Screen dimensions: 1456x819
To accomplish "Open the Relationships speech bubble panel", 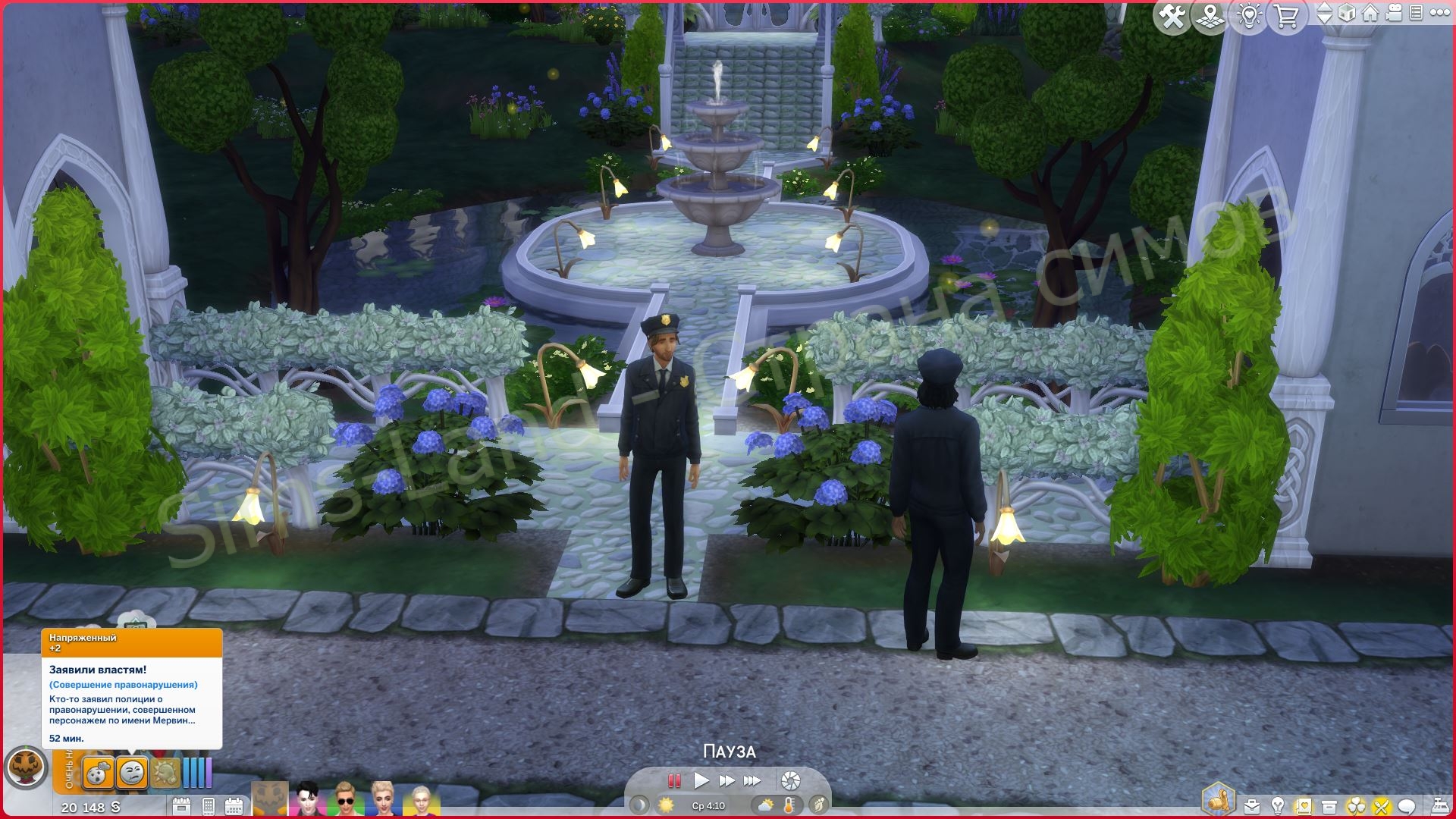I will point(1407,804).
